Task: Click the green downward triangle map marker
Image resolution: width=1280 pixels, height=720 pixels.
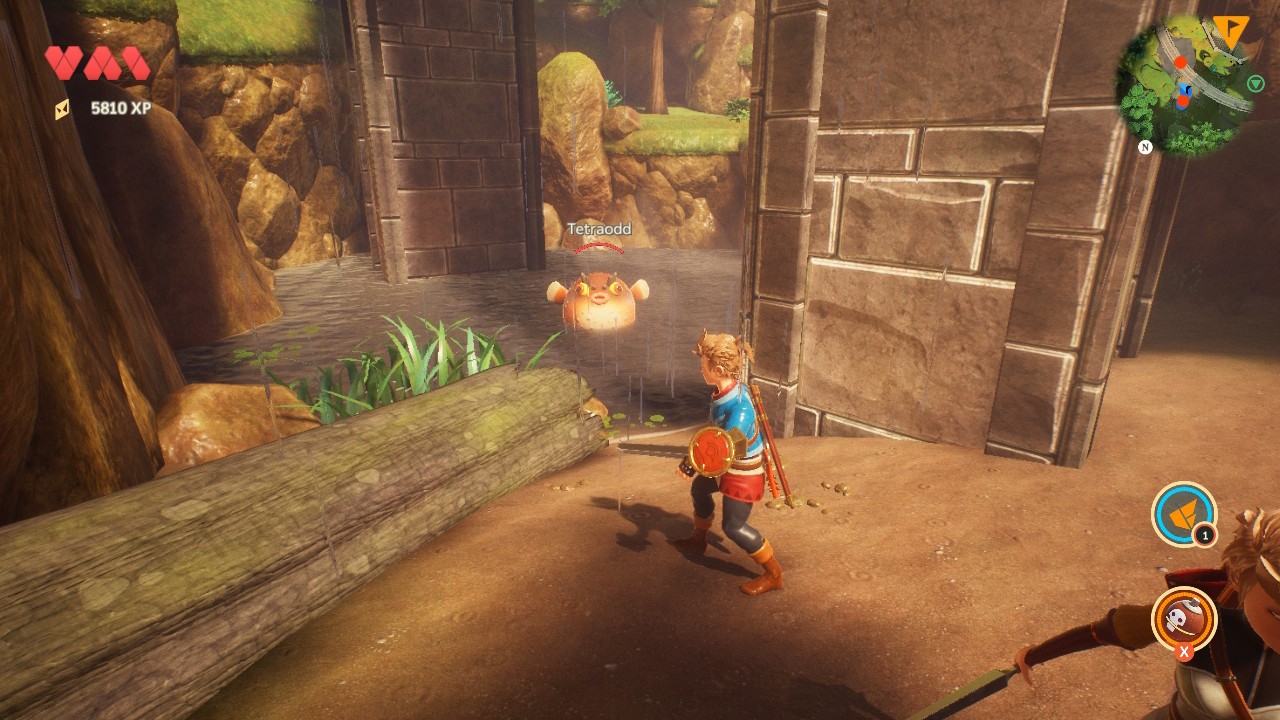Action: pos(1255,84)
